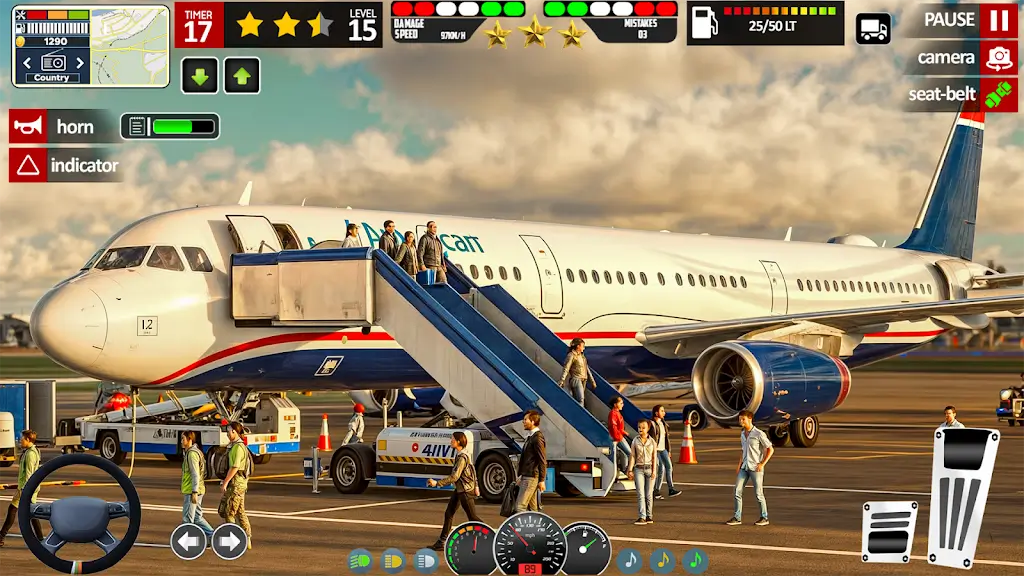Sound the horn
Viewport: 1024px width, 576px height.
27,127
